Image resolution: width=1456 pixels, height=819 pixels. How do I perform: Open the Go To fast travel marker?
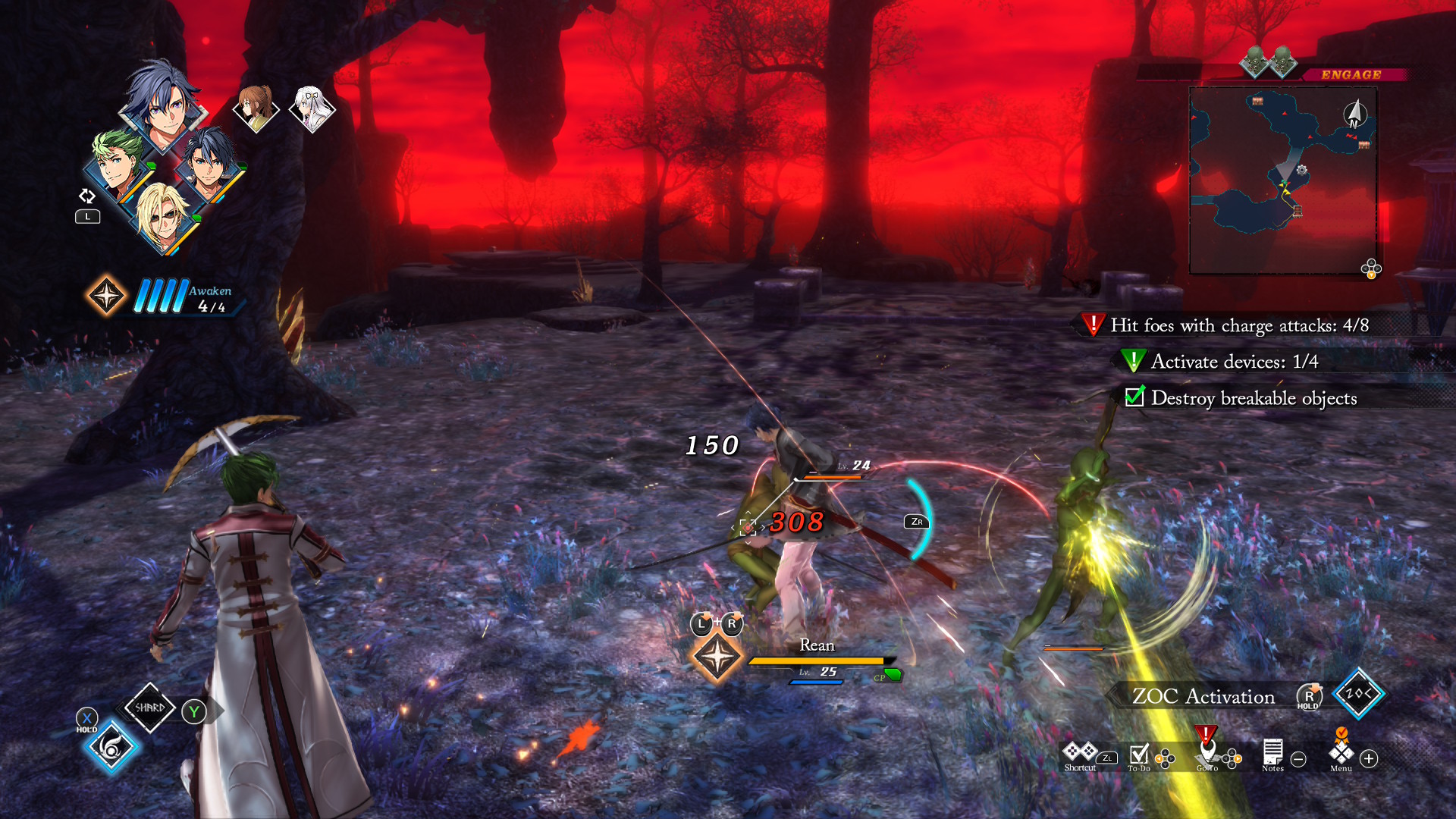[1207, 752]
